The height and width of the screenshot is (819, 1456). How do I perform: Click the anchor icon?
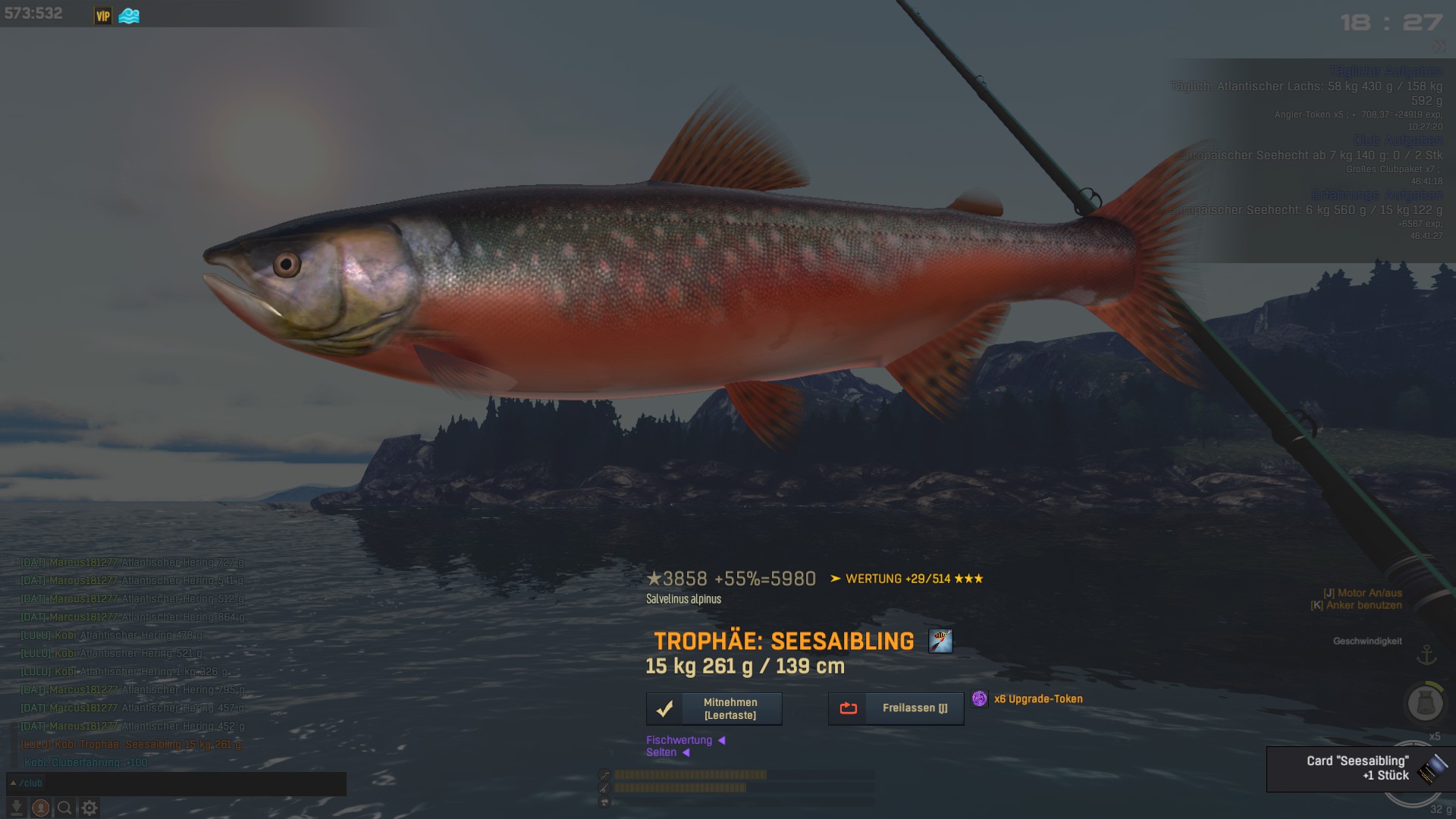pyautogui.click(x=1426, y=654)
